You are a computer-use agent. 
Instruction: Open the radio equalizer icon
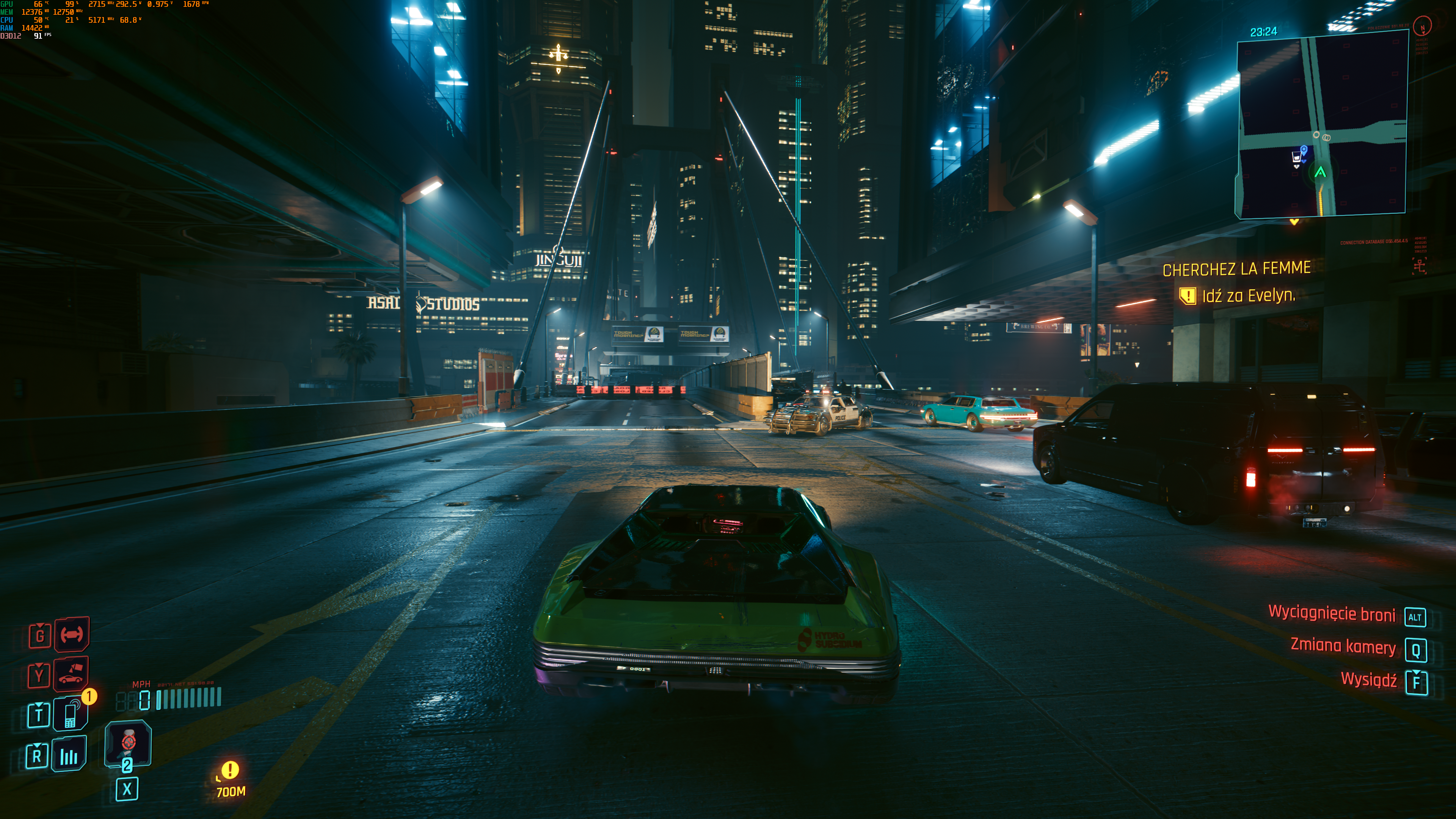(x=69, y=755)
